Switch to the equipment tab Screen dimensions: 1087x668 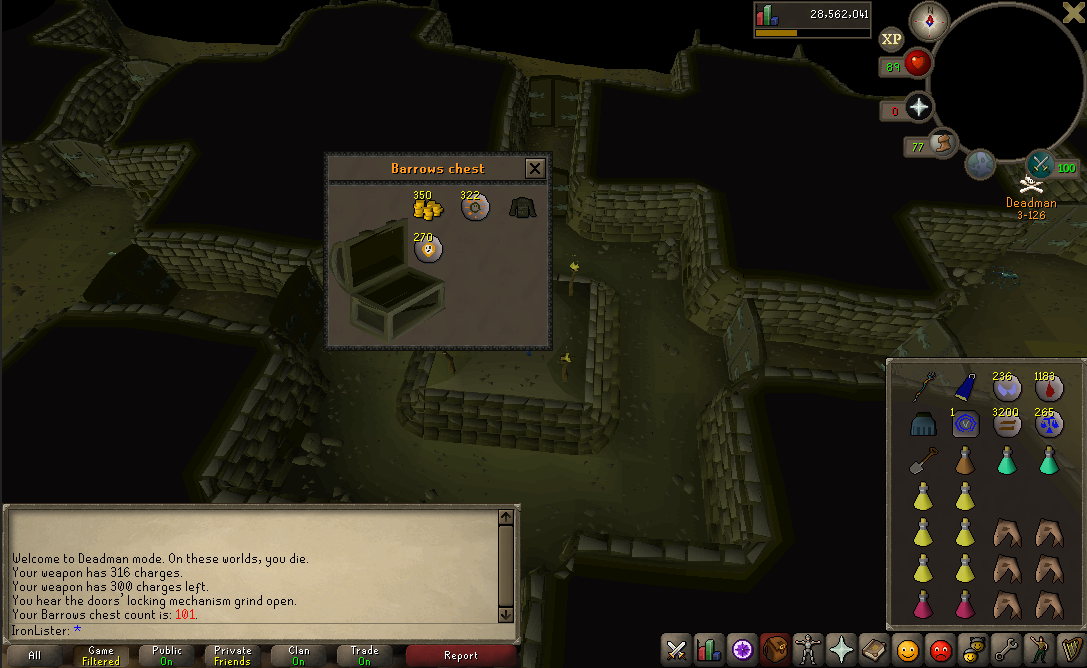point(808,650)
